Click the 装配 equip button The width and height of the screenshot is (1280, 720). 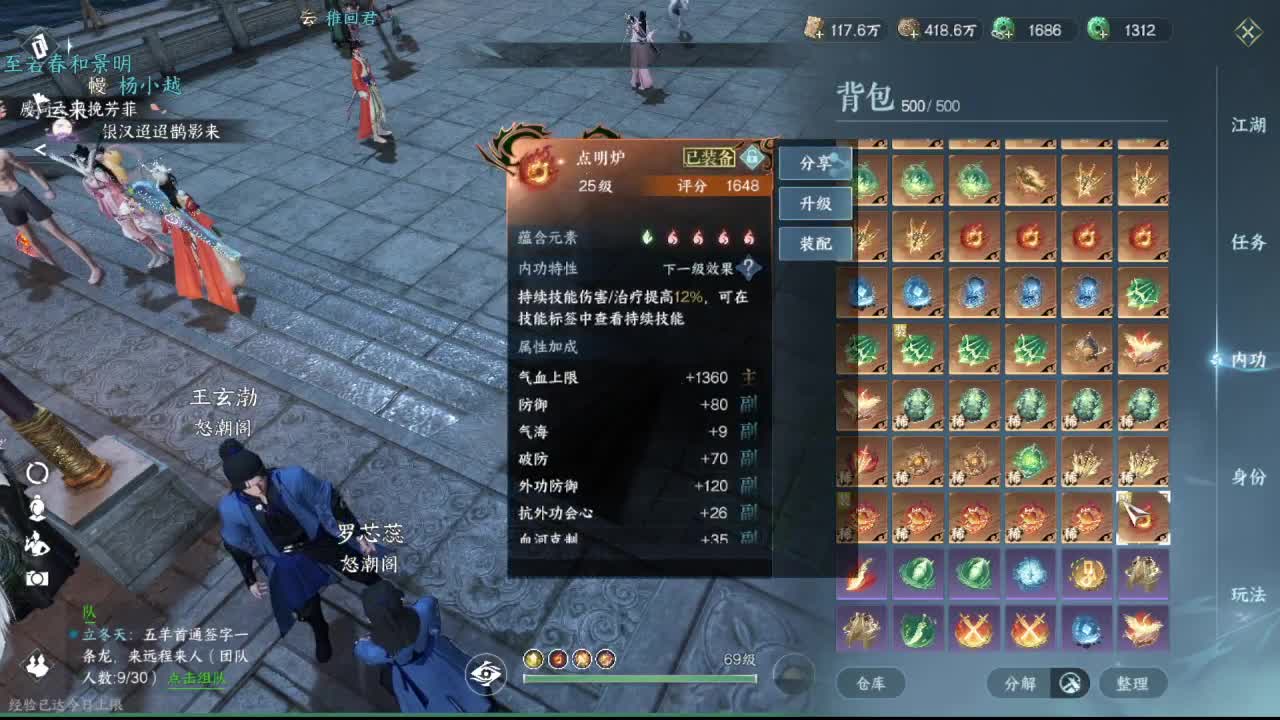coord(816,243)
